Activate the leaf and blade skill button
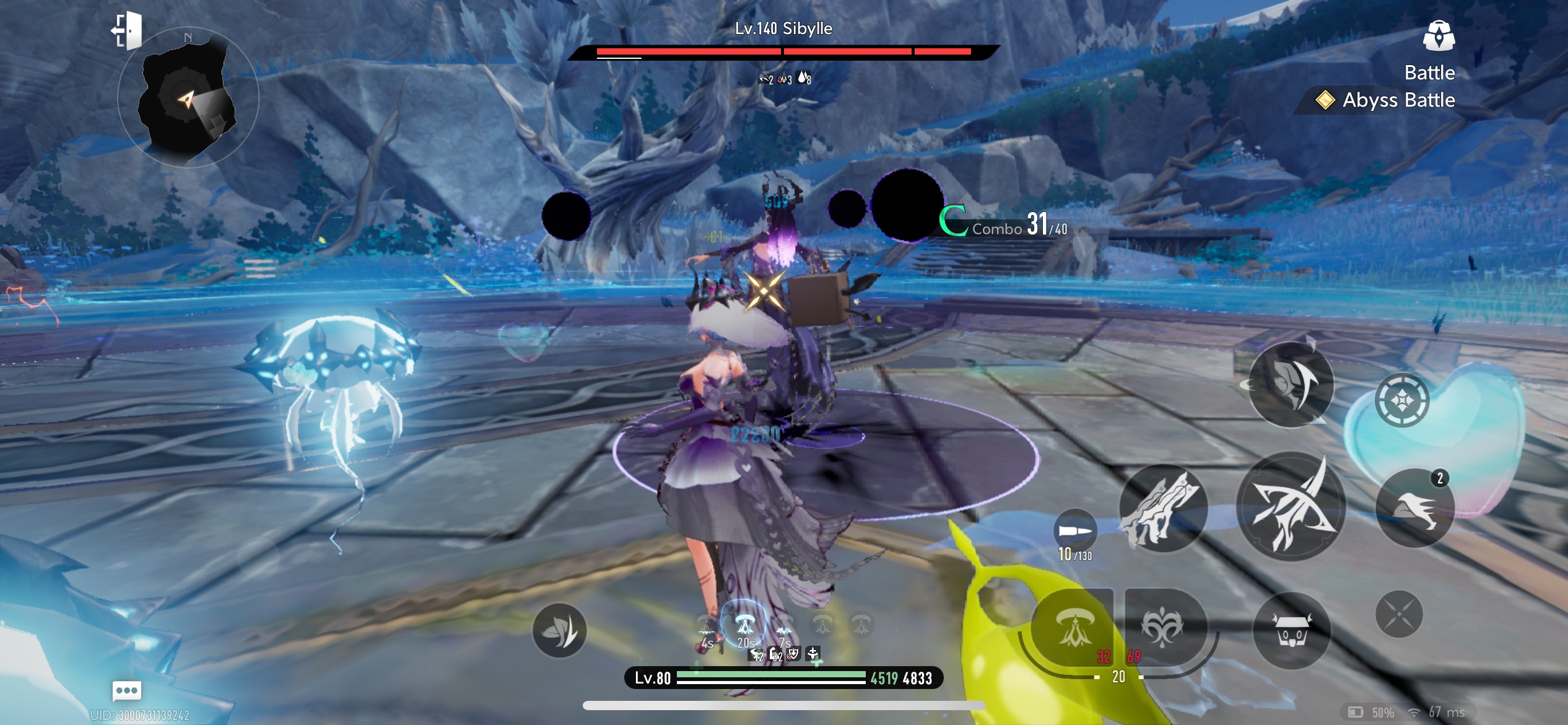 559,631
